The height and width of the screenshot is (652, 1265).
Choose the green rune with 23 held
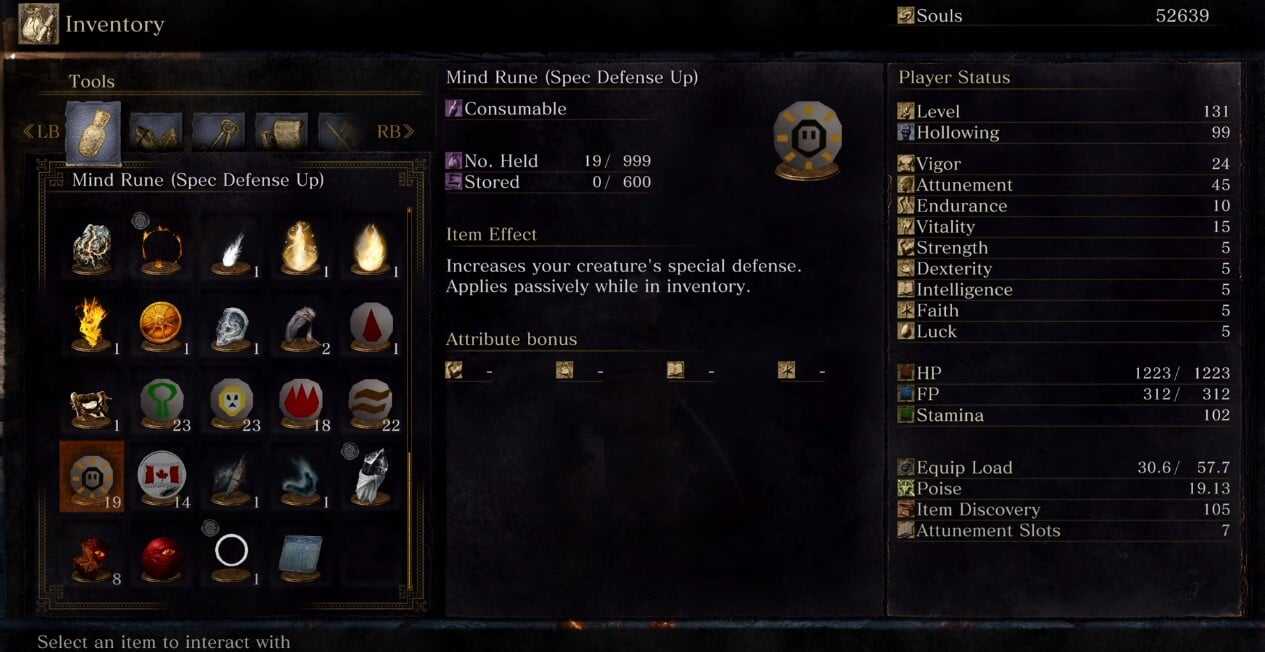161,402
